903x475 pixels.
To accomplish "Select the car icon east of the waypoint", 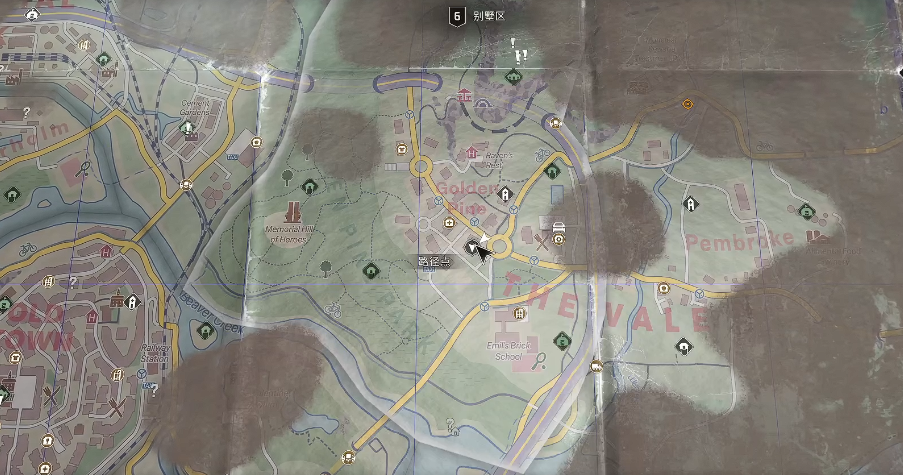I will coord(559,228).
